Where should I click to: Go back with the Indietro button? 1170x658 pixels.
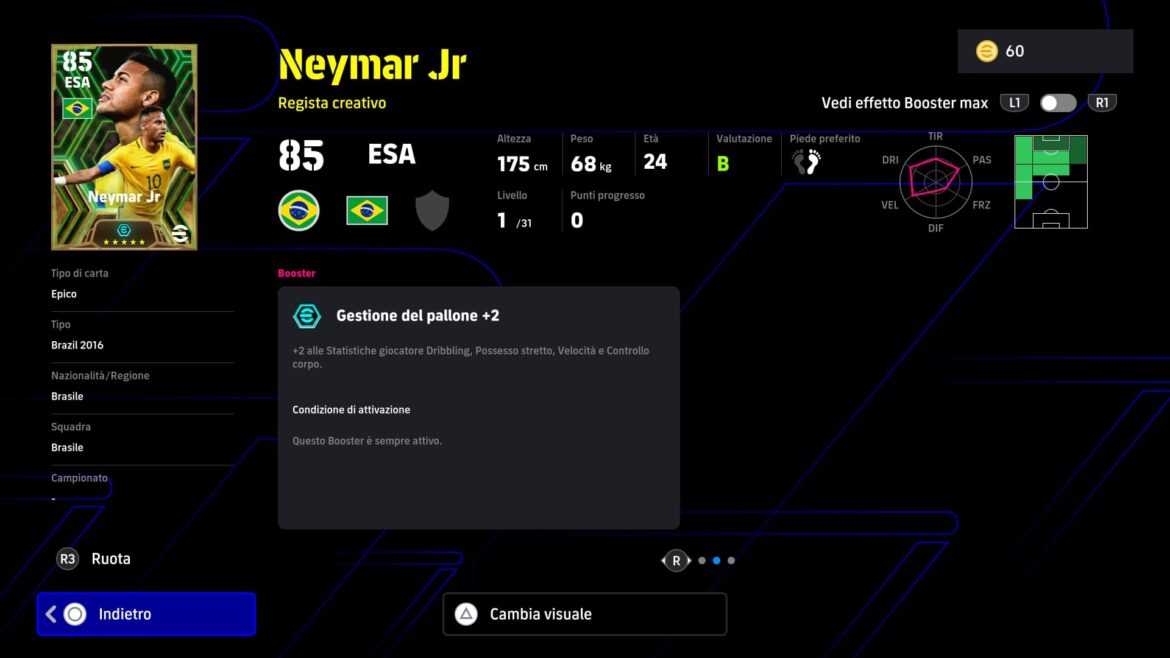point(146,614)
